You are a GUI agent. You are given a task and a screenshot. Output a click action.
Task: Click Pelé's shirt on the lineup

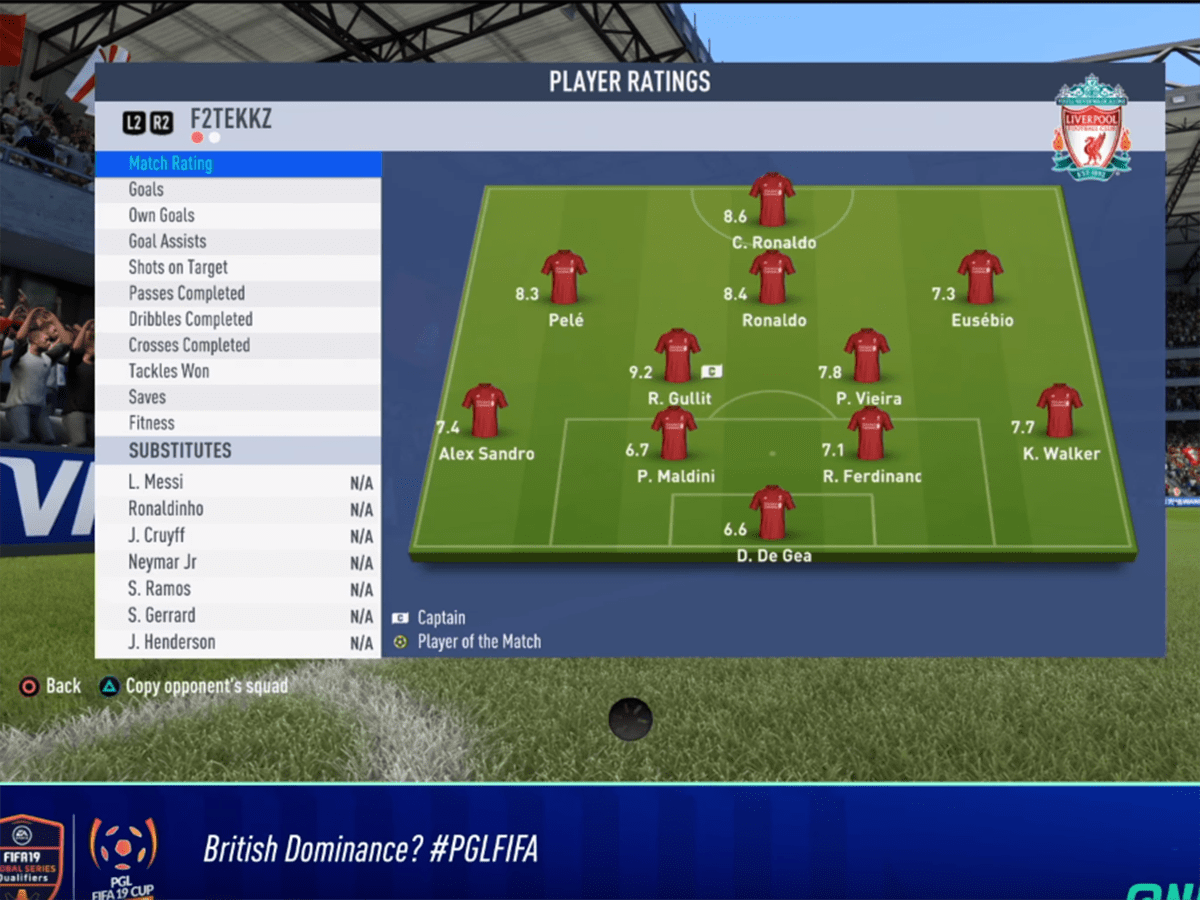(x=564, y=278)
